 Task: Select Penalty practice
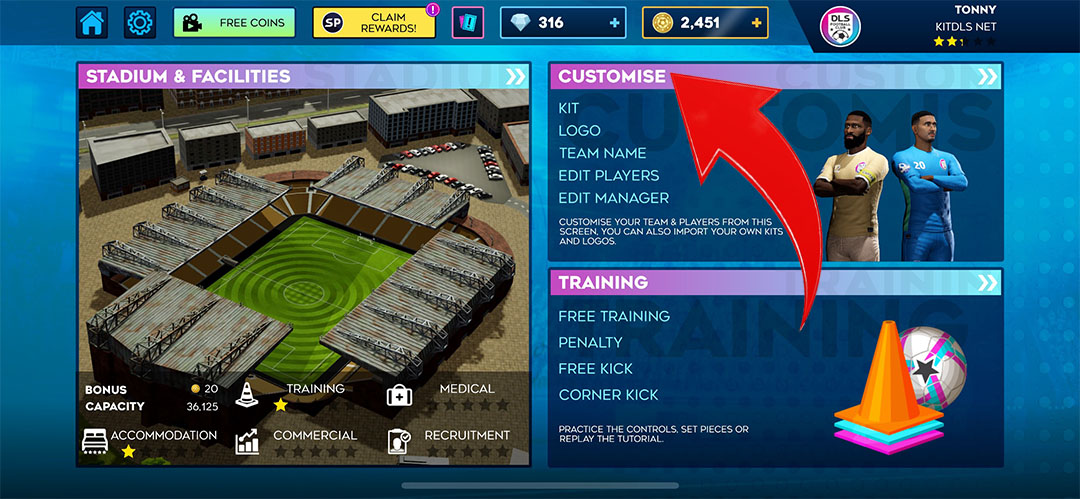[x=590, y=342]
